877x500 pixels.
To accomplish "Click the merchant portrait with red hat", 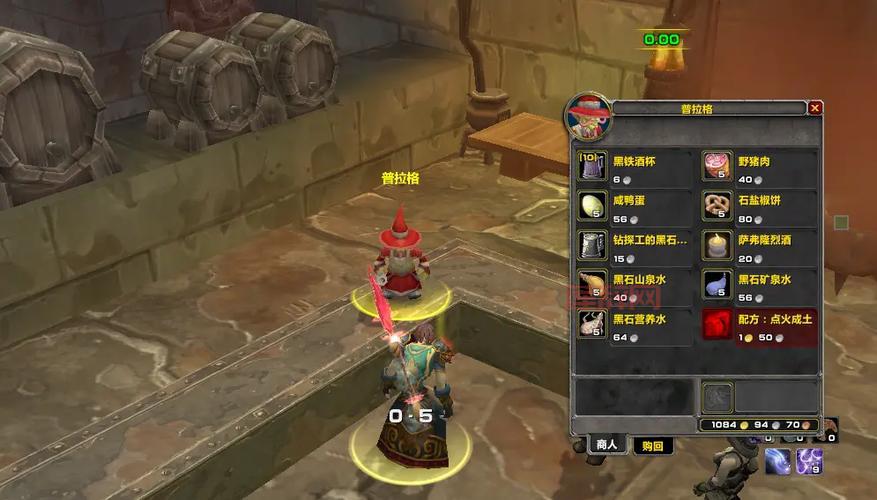I will (x=588, y=117).
